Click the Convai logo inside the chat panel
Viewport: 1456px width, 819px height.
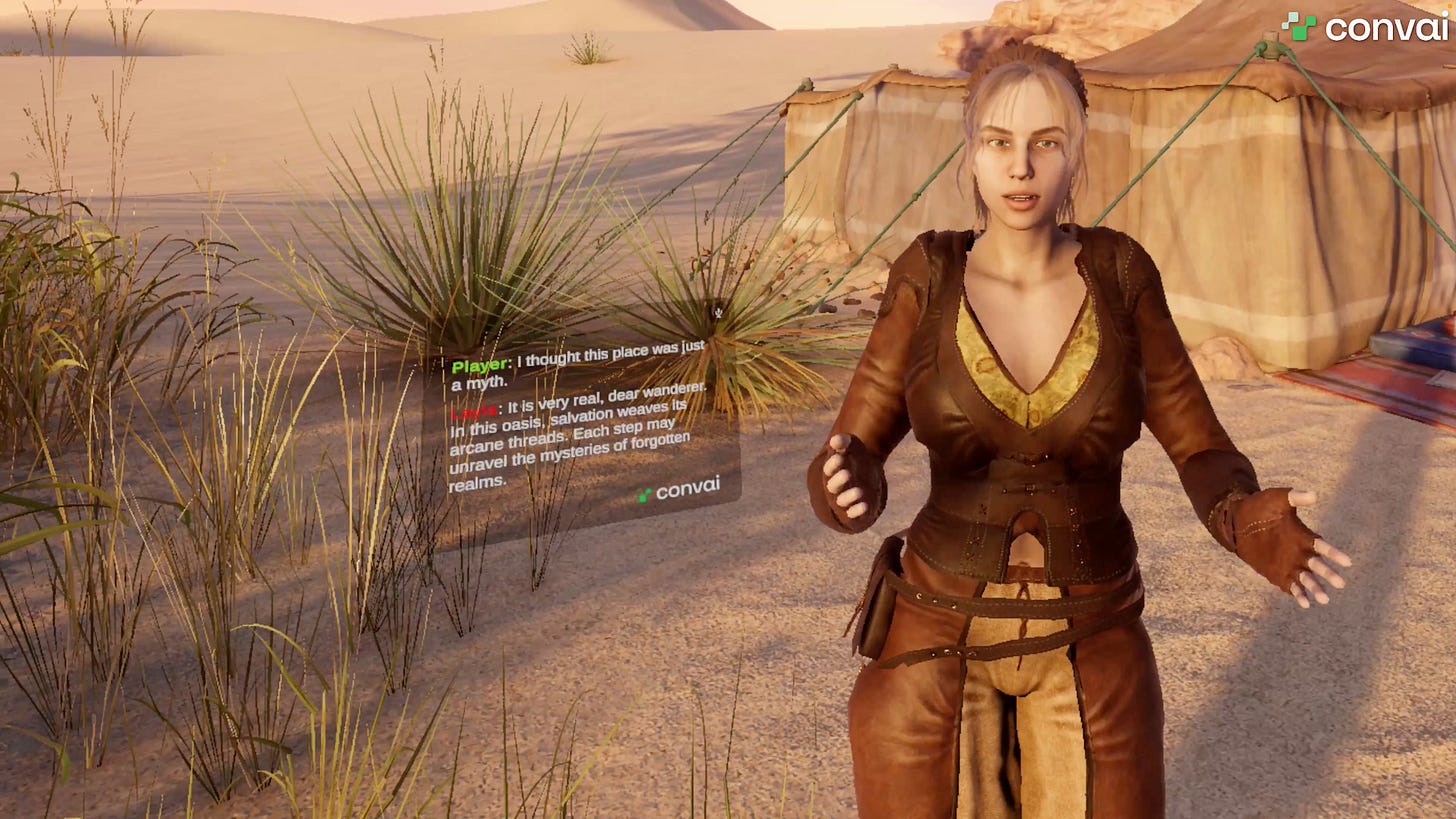[x=679, y=490]
